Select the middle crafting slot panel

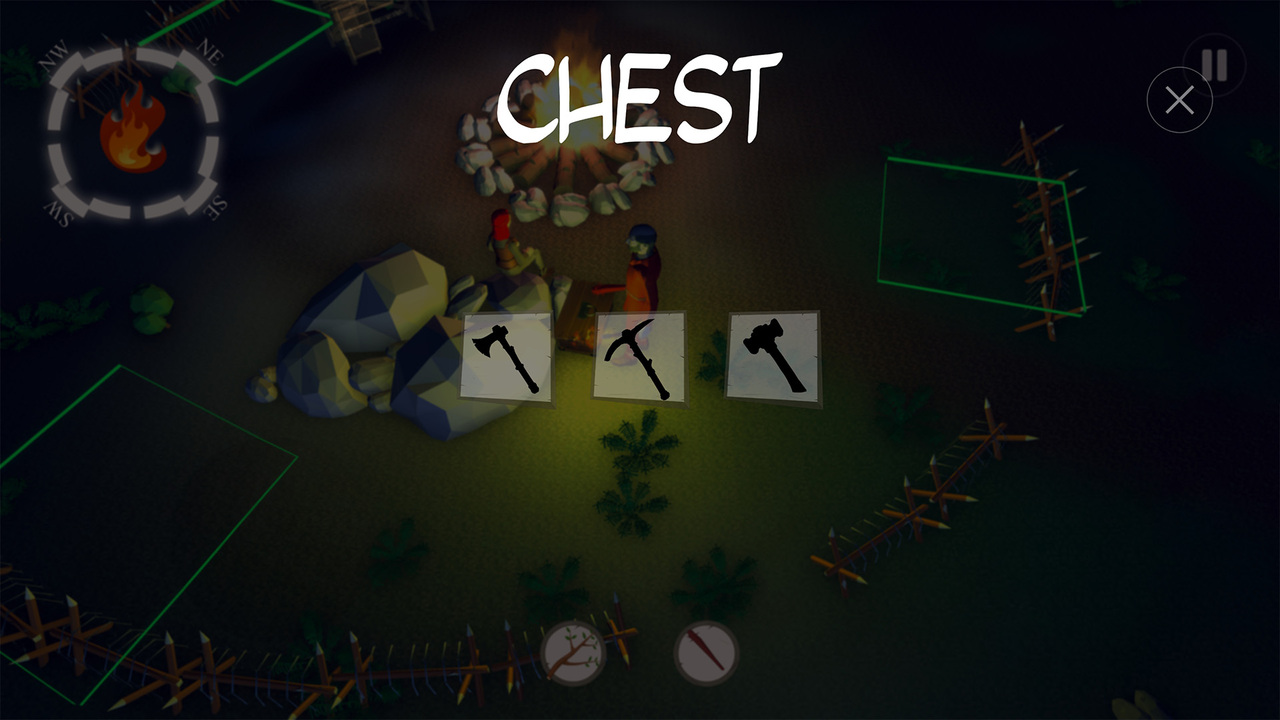639,356
